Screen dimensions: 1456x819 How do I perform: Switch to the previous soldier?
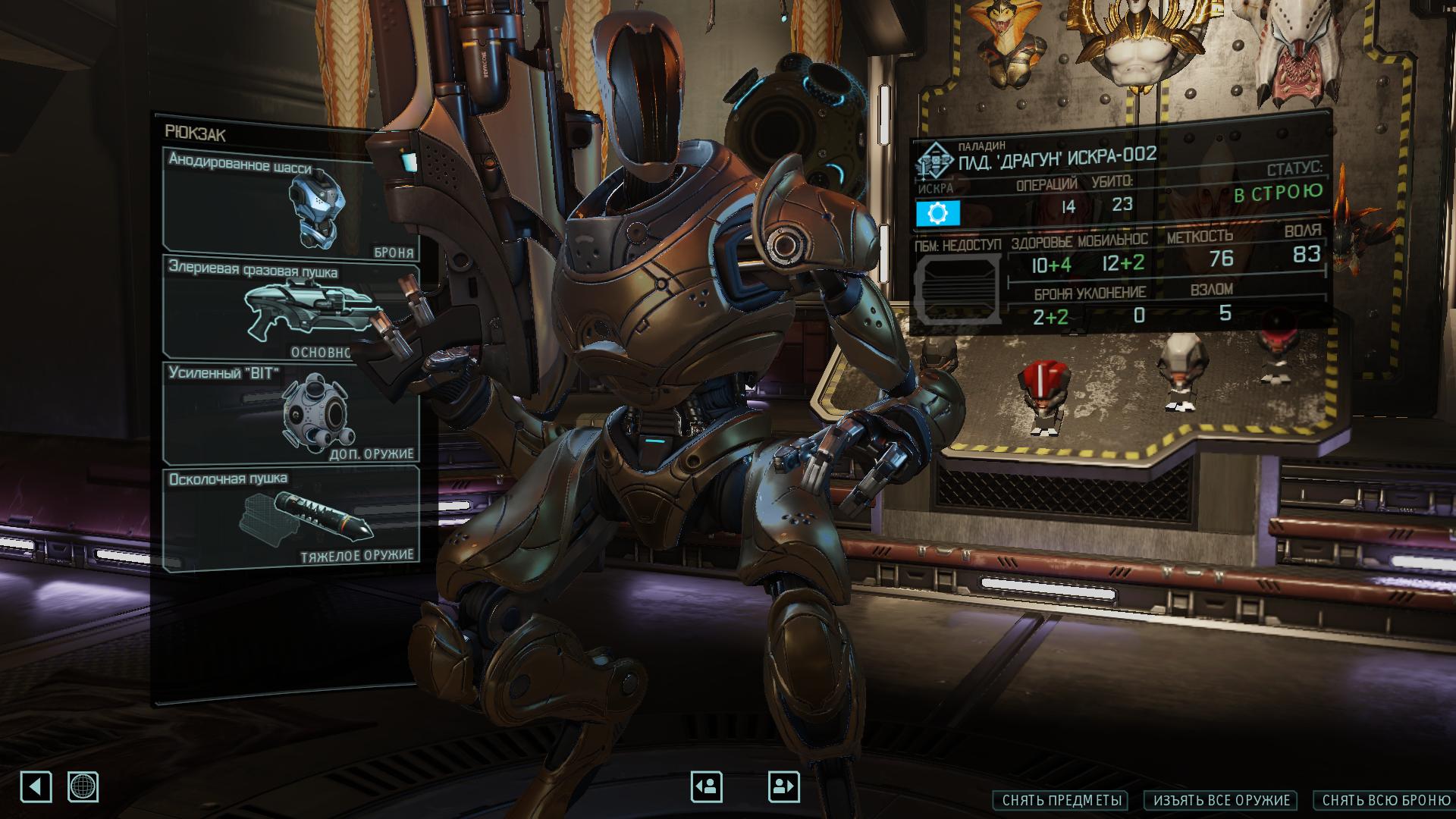point(706,786)
